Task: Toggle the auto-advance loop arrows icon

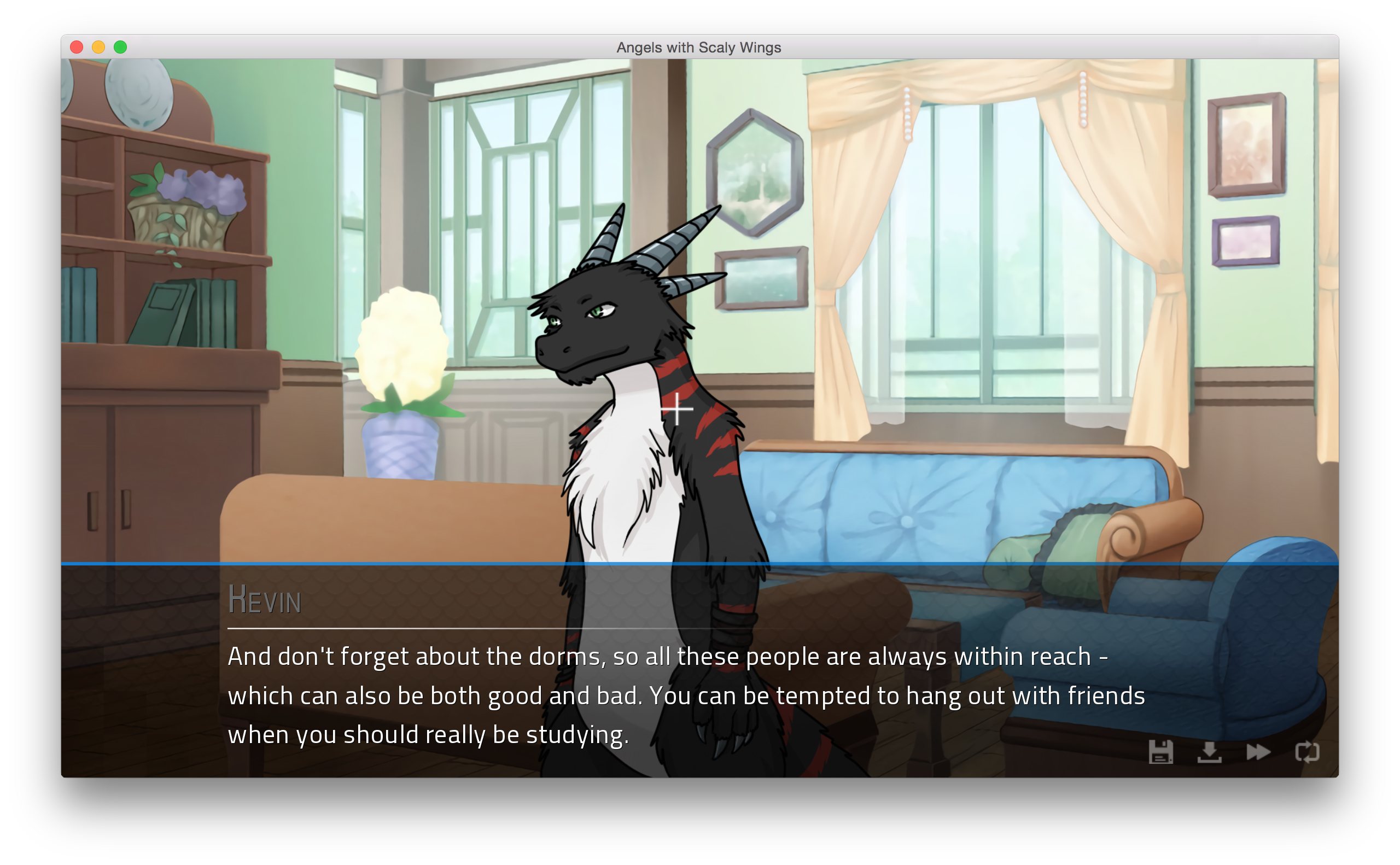Action: pyautogui.click(x=1306, y=752)
